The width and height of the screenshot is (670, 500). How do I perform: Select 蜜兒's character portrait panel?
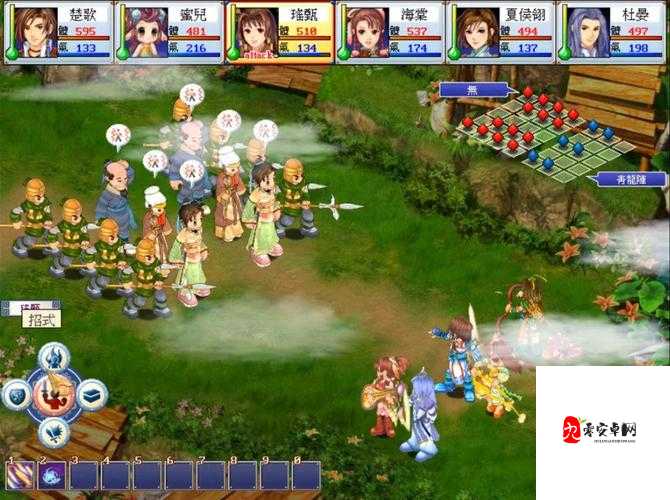(x=168, y=32)
